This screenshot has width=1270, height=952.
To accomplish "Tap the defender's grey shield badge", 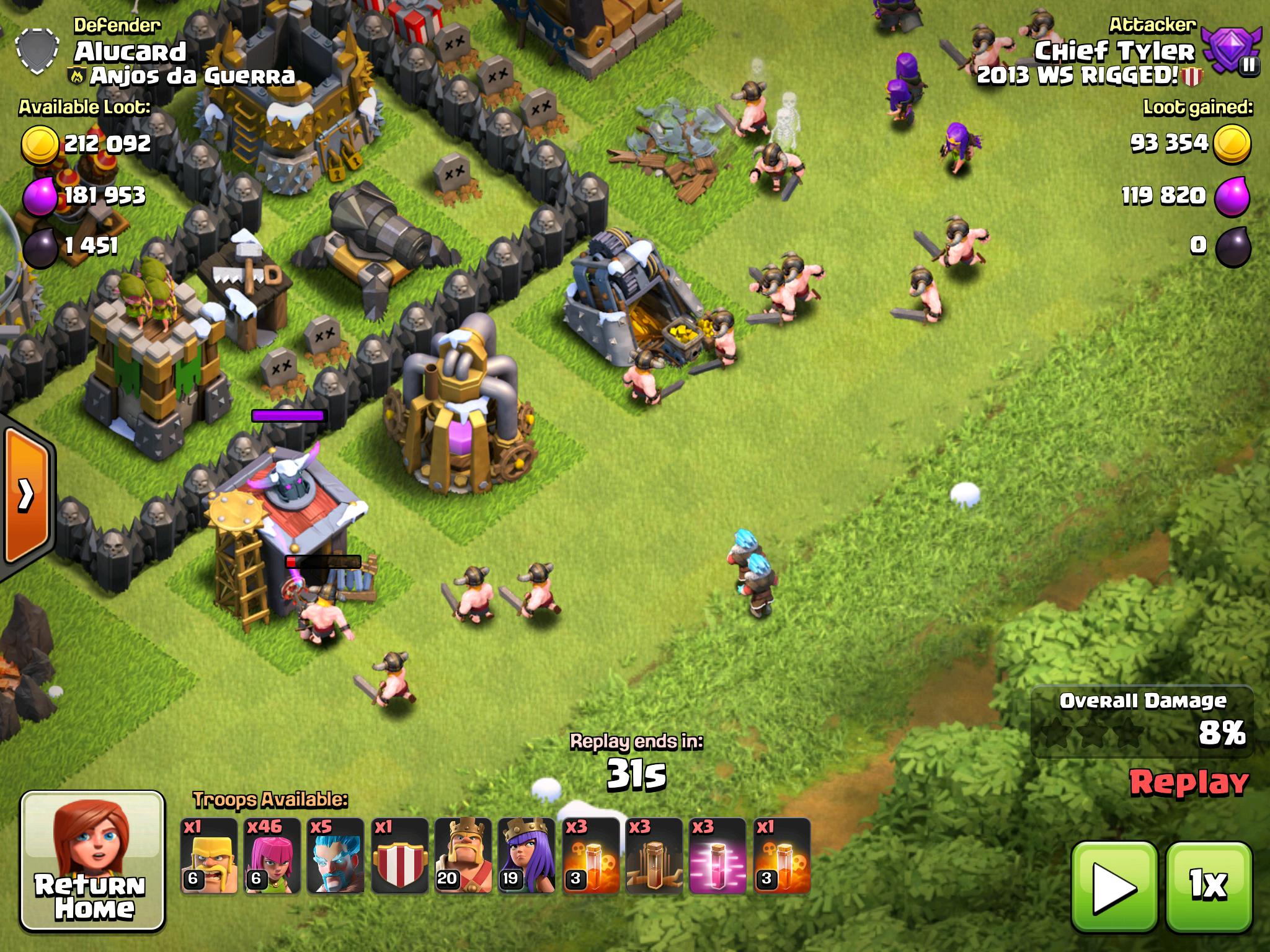I will pyautogui.click(x=37, y=51).
